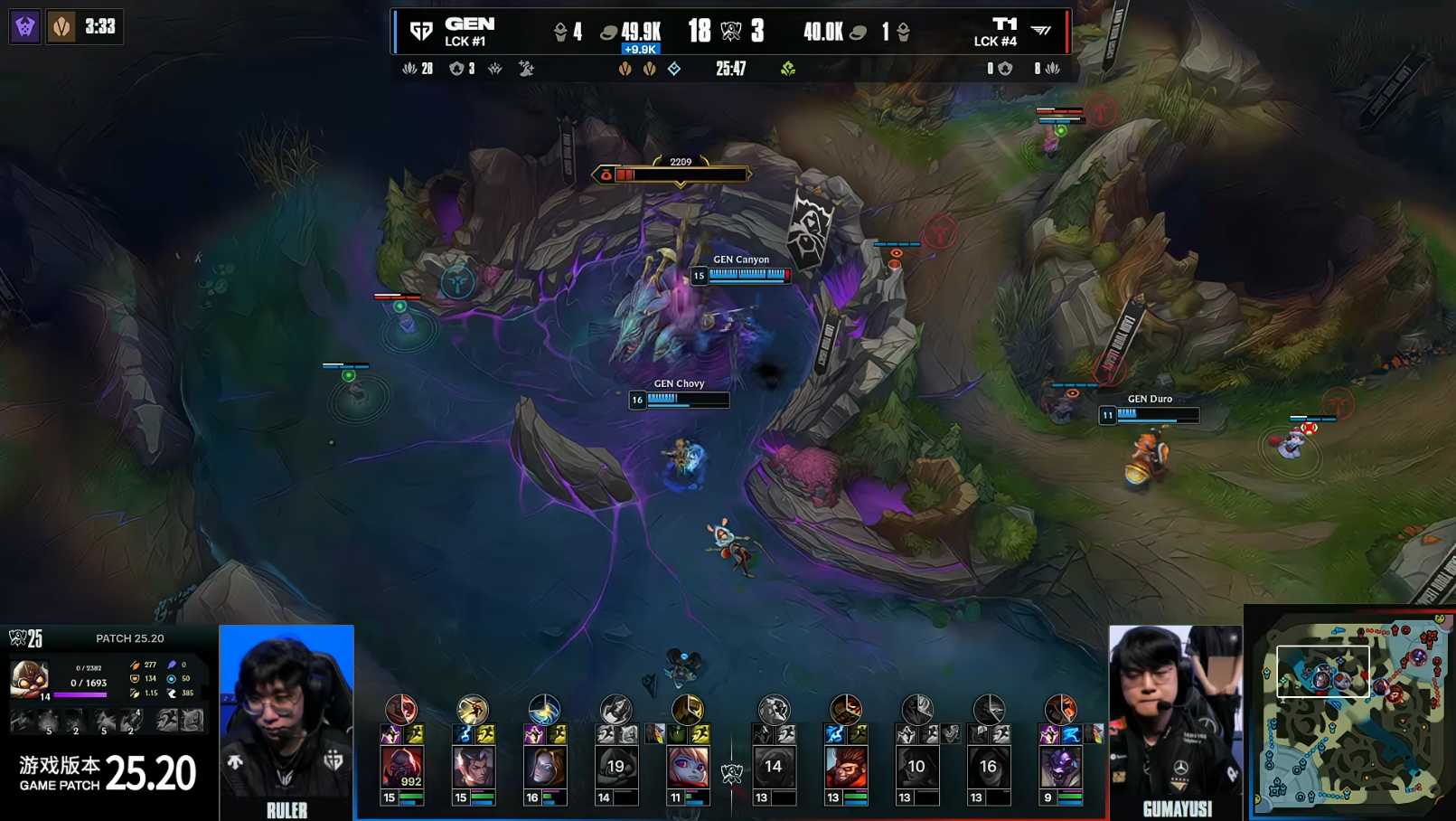Image resolution: width=1456 pixels, height=821 pixels.
Task: Select the Wukong champion portrait
Action: [x=846, y=767]
